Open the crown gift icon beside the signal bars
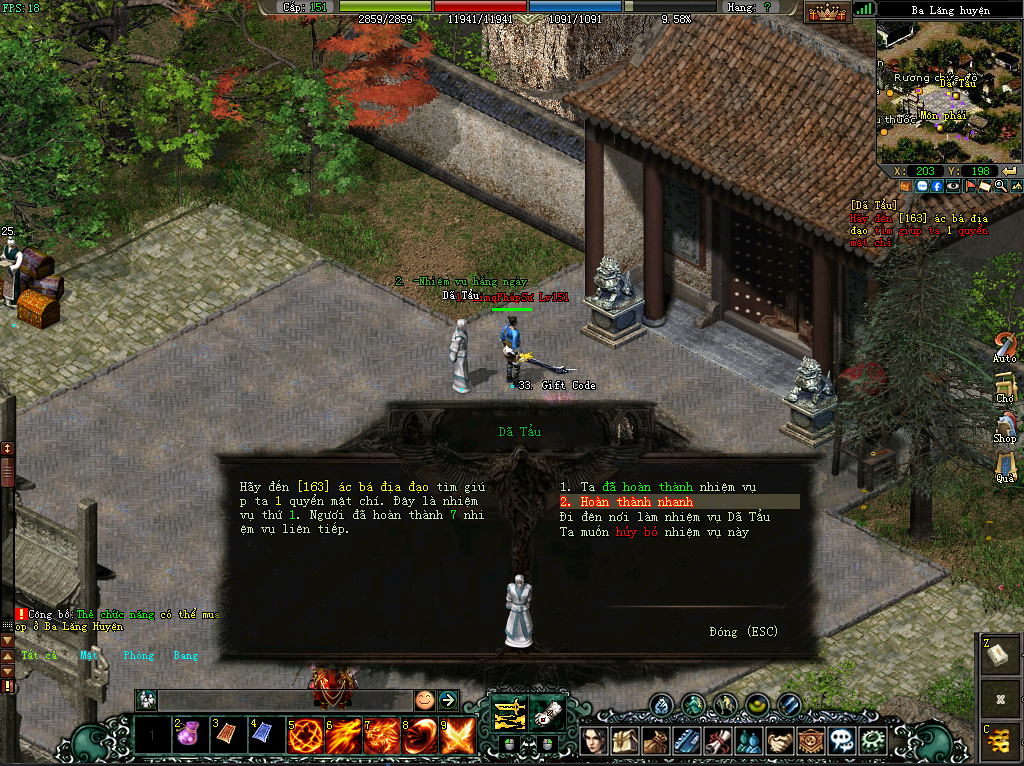Screen dimensions: 1024x766 pos(828,12)
